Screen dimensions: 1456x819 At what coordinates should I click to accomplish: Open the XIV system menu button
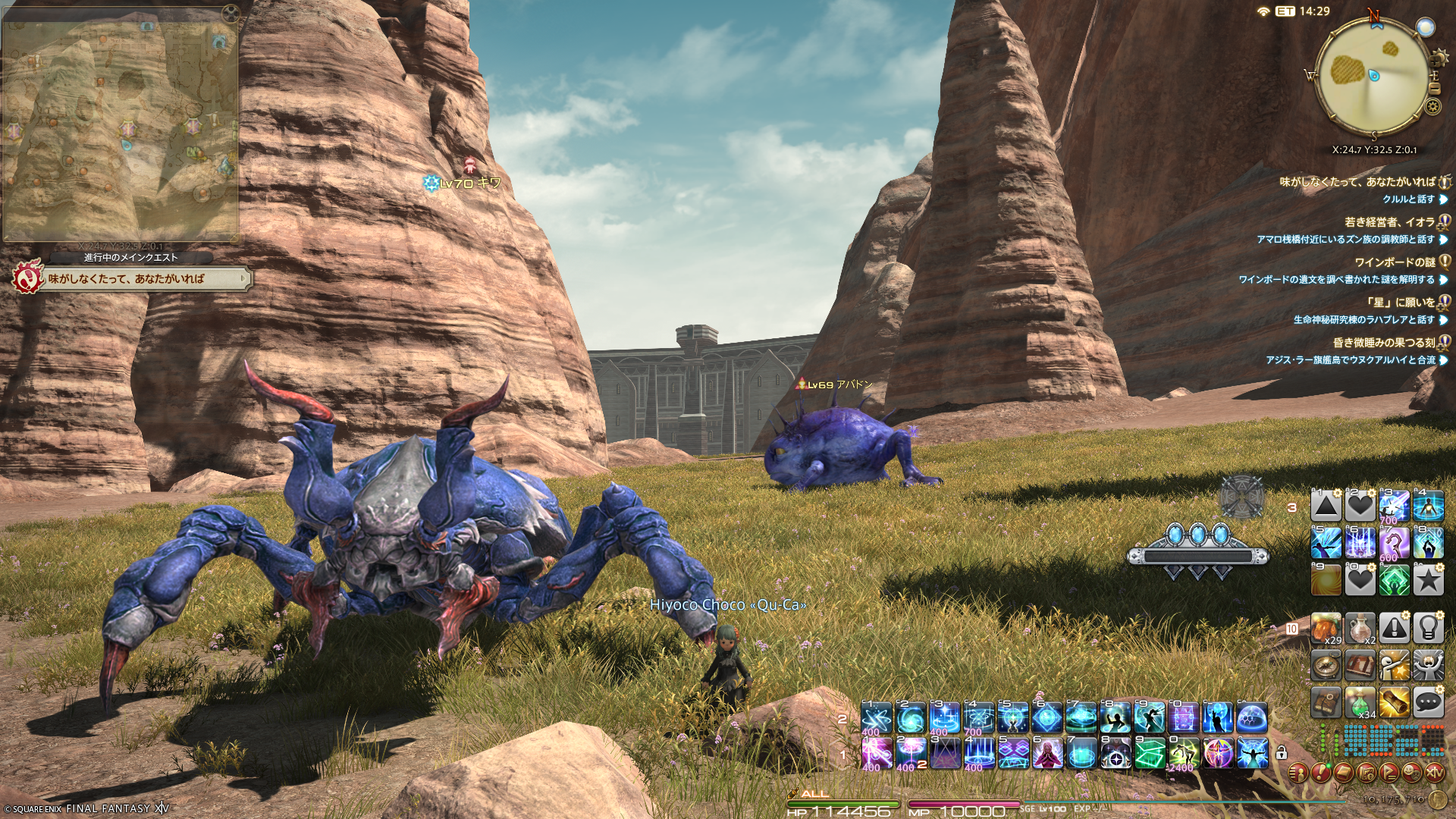[1434, 773]
